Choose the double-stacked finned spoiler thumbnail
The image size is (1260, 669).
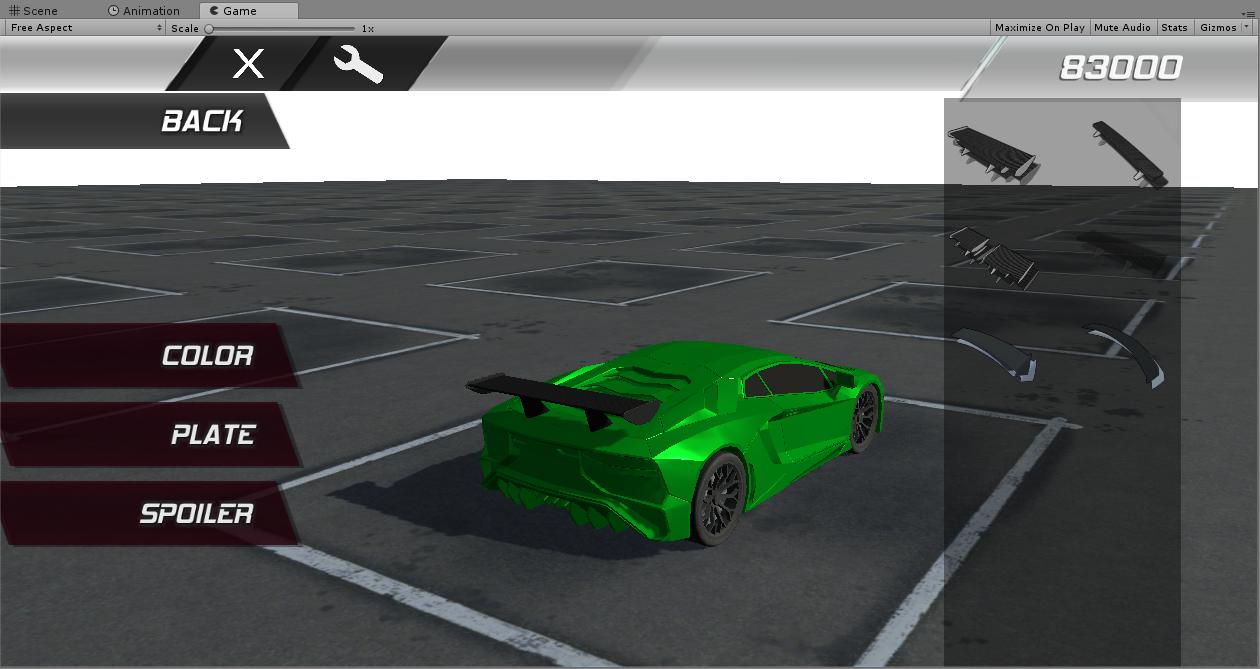[993, 256]
